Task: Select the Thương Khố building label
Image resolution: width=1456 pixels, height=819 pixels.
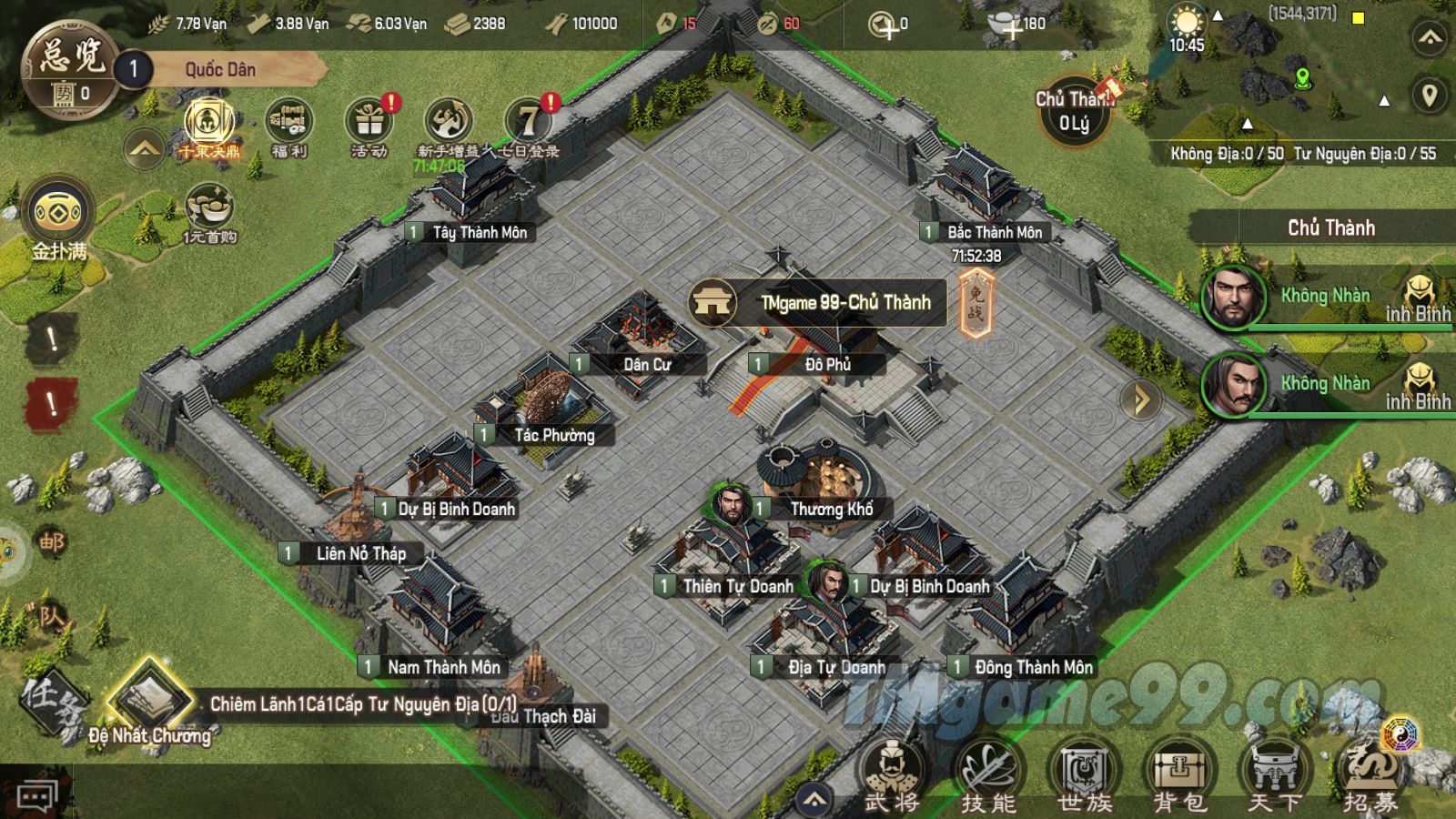Action: click(831, 509)
